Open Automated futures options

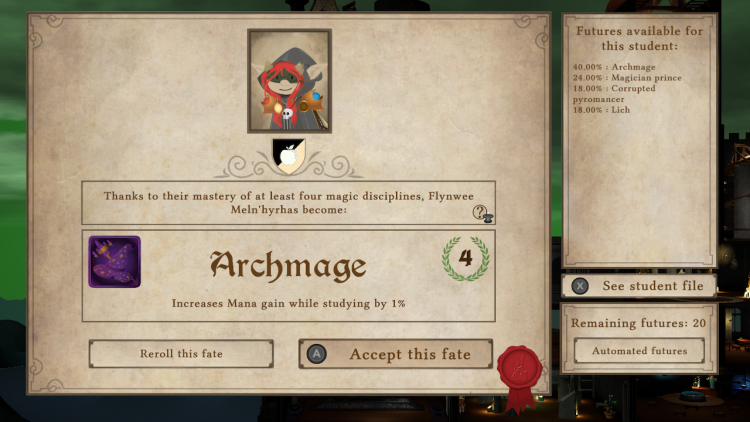[x=639, y=351]
